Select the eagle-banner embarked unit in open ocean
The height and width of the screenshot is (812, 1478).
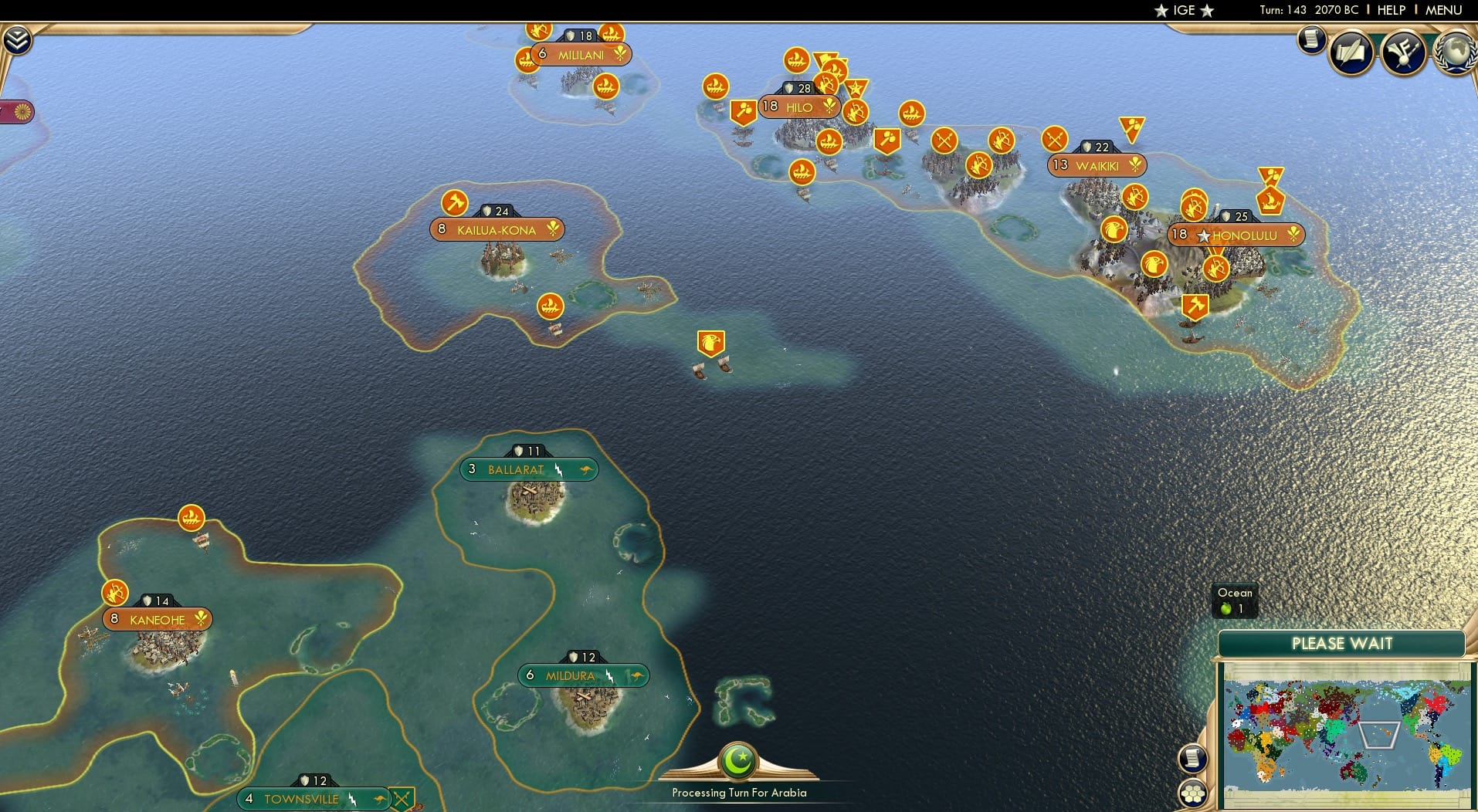712,343
